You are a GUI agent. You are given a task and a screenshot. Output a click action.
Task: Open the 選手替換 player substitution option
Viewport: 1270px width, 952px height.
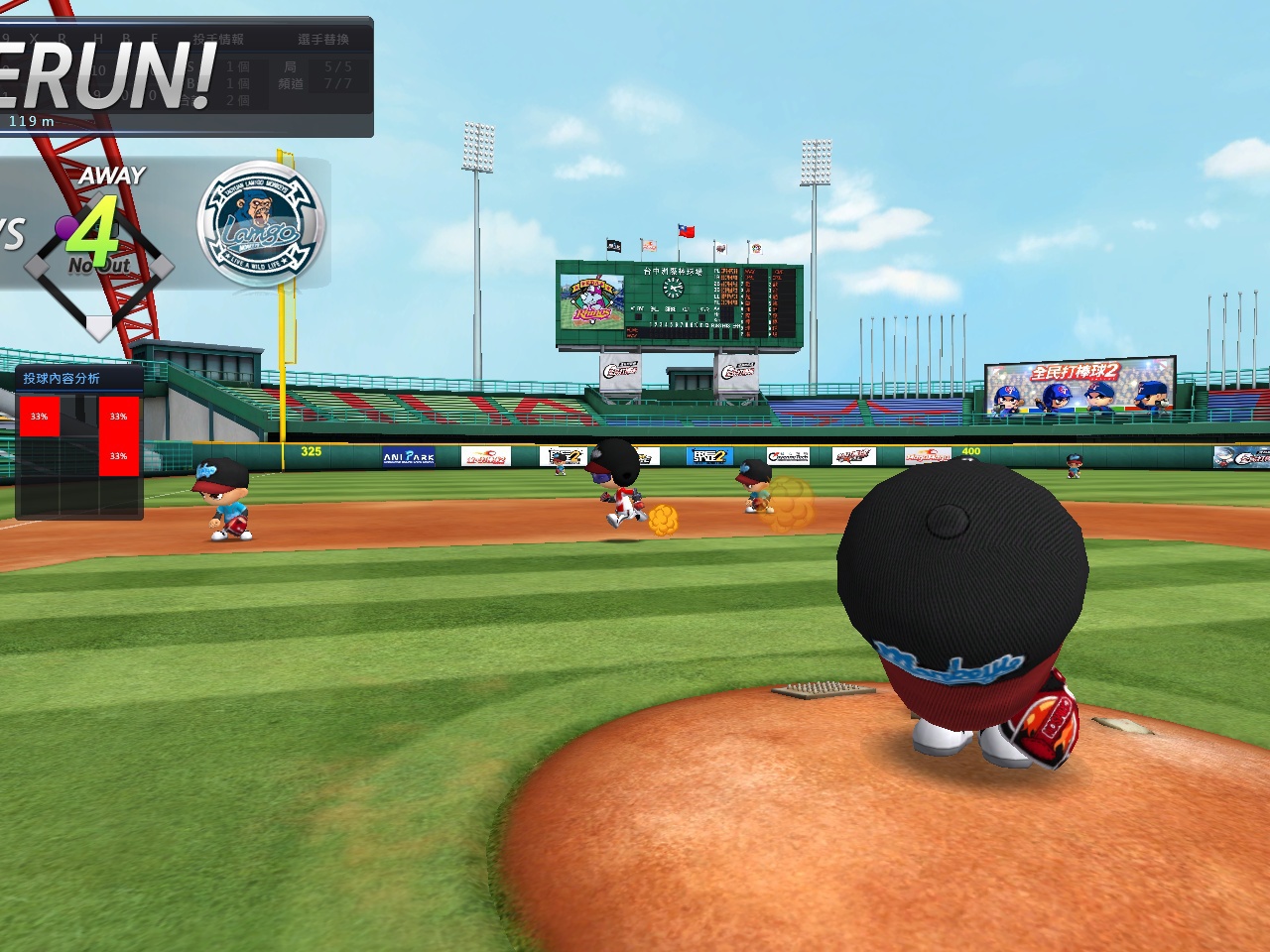coord(323,40)
